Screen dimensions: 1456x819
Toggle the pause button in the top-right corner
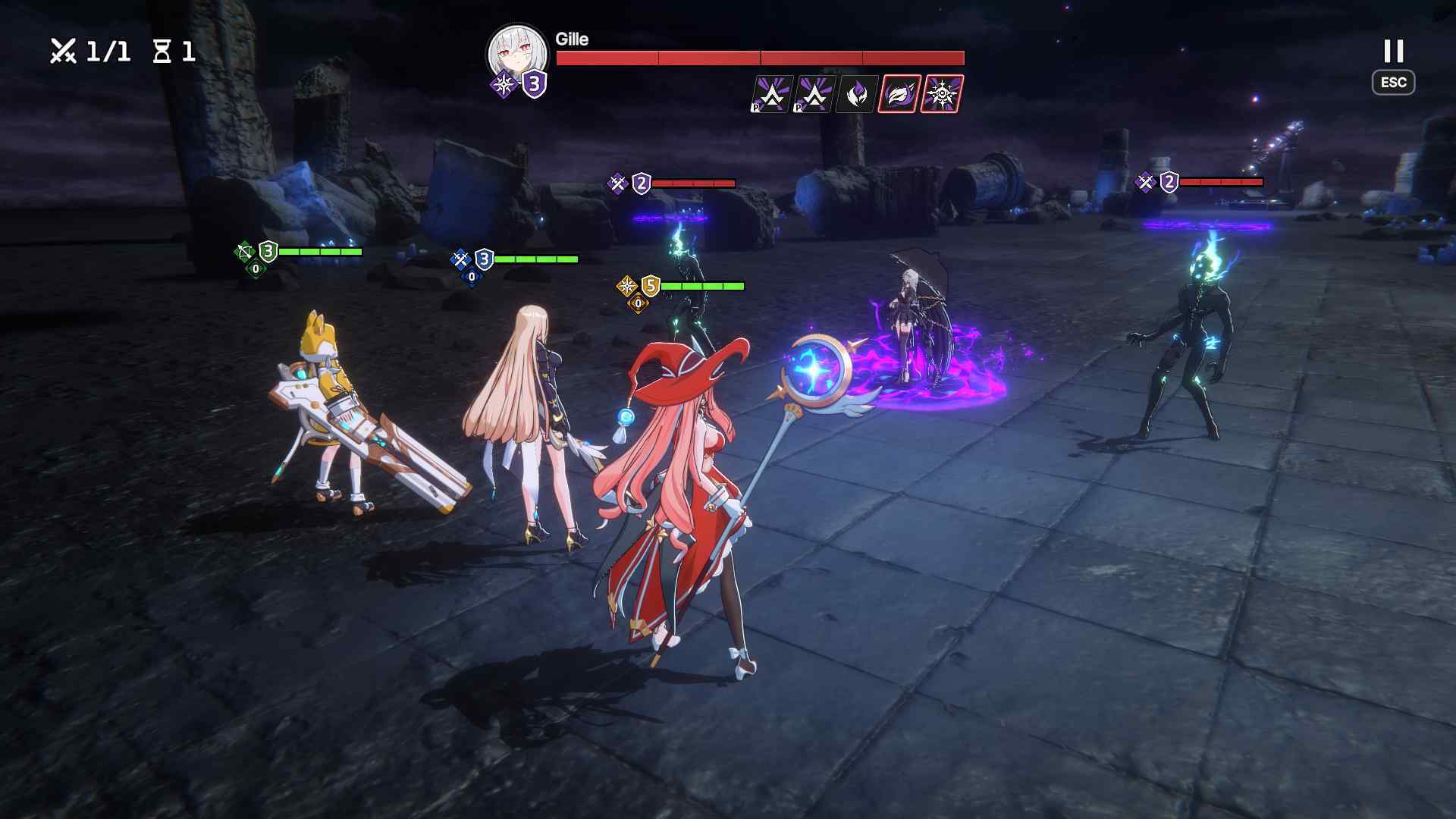coord(1394,51)
